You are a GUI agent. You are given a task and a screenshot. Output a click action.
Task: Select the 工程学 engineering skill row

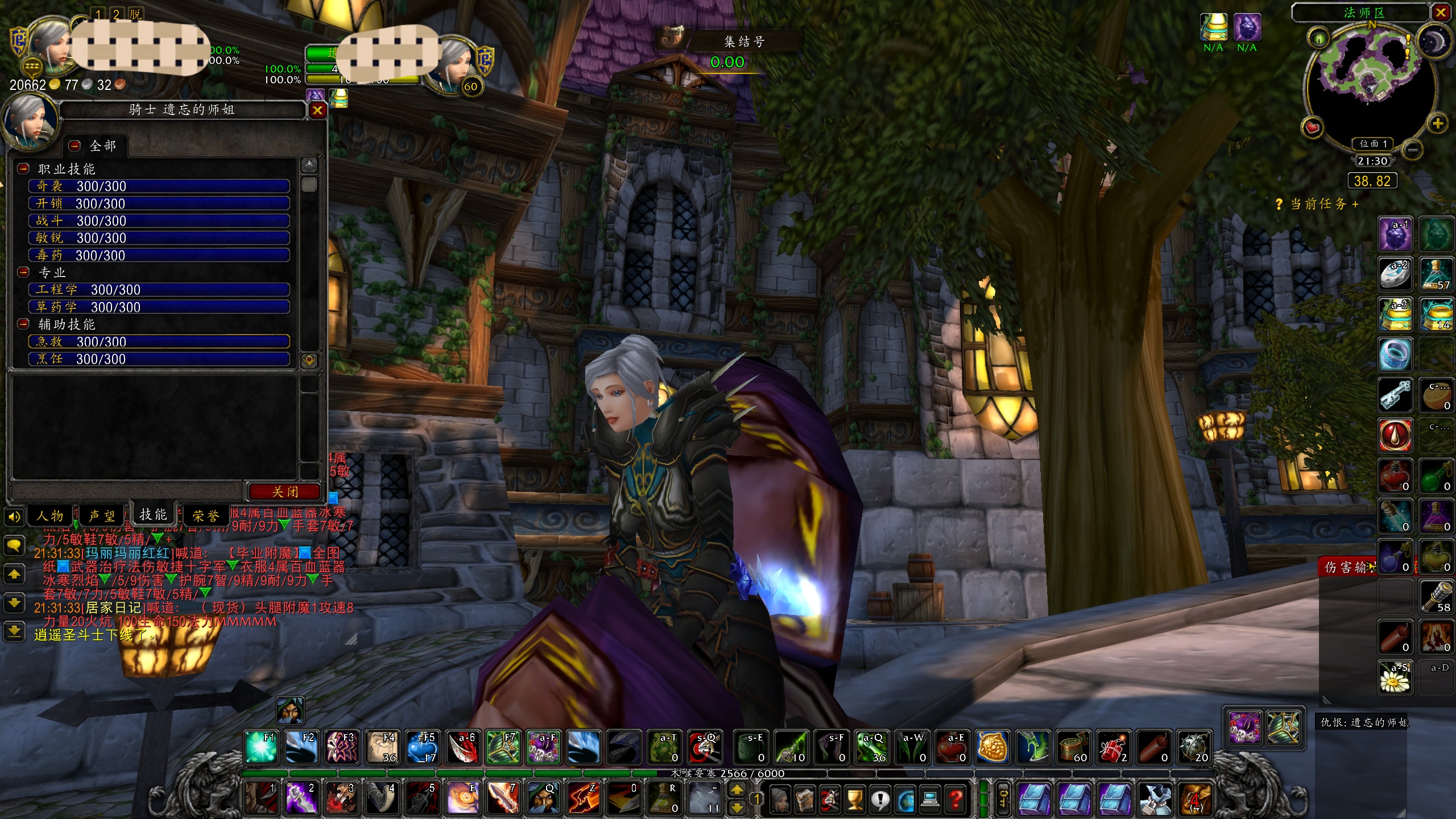(159, 290)
